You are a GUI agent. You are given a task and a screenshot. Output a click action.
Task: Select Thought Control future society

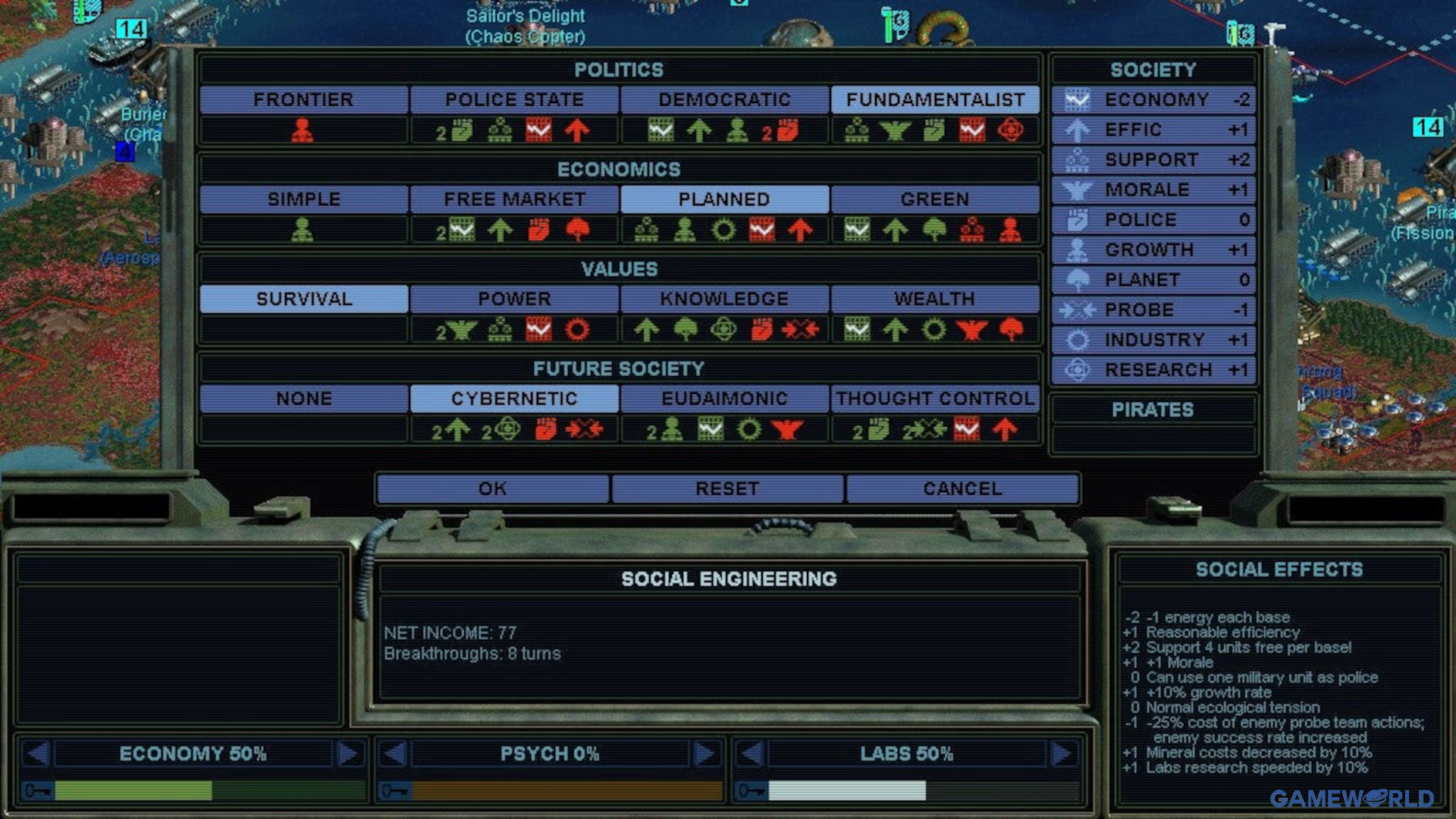pos(935,399)
